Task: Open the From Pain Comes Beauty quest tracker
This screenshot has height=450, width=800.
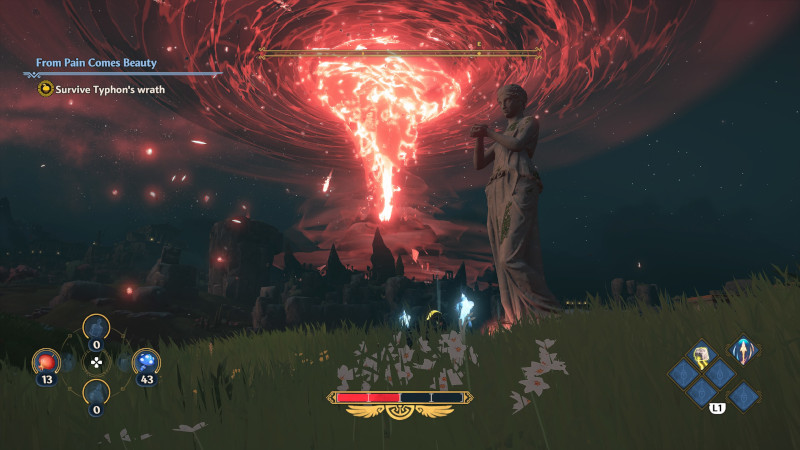Action: 96,62
